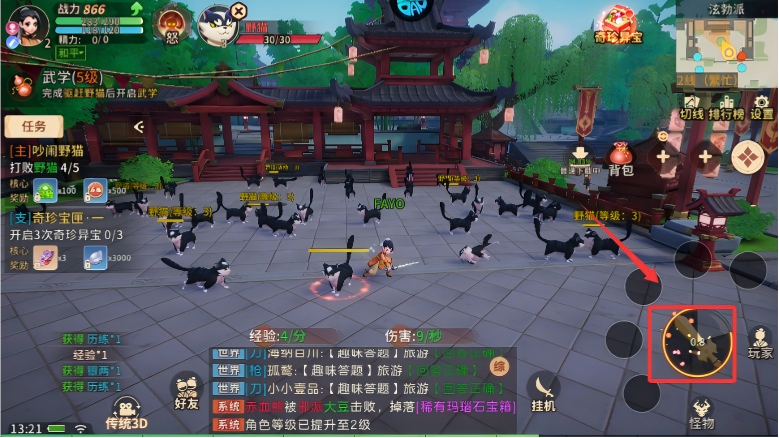Close the wild cat target frame

[237, 10]
